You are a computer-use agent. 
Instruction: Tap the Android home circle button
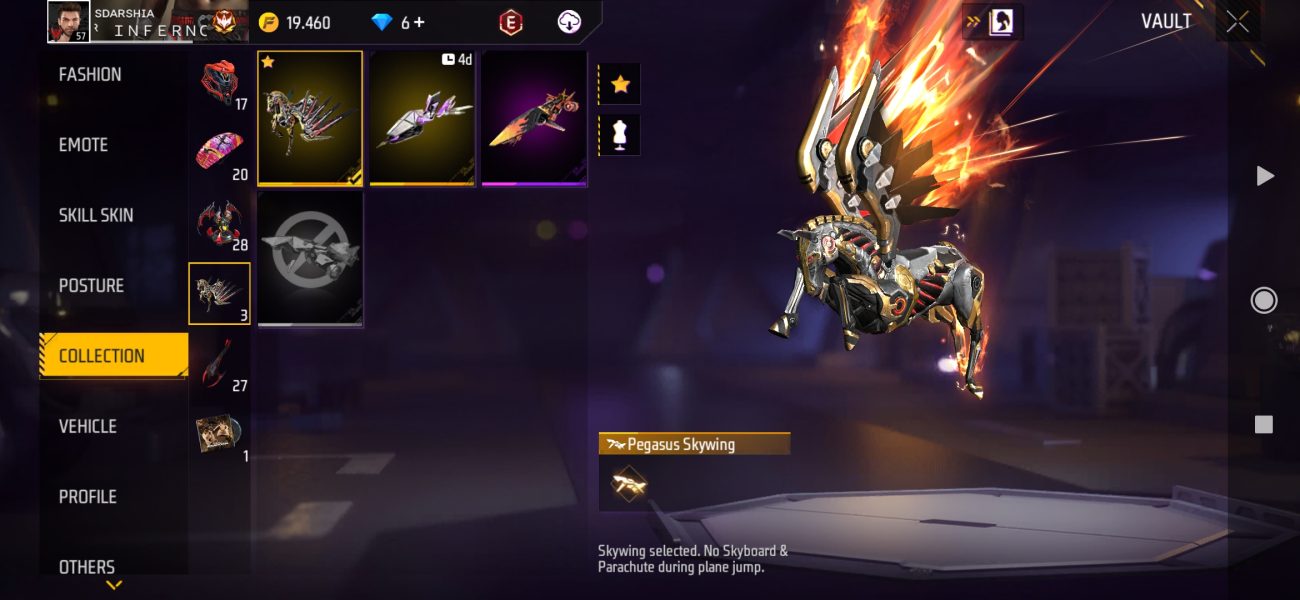coord(1264,300)
